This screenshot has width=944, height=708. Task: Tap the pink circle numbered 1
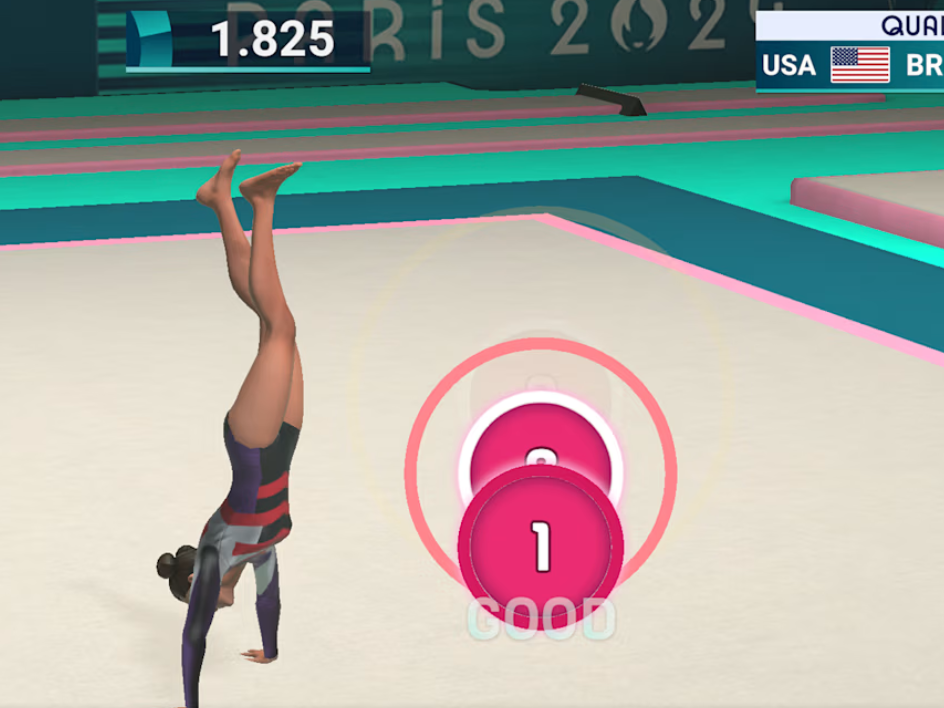point(541,547)
